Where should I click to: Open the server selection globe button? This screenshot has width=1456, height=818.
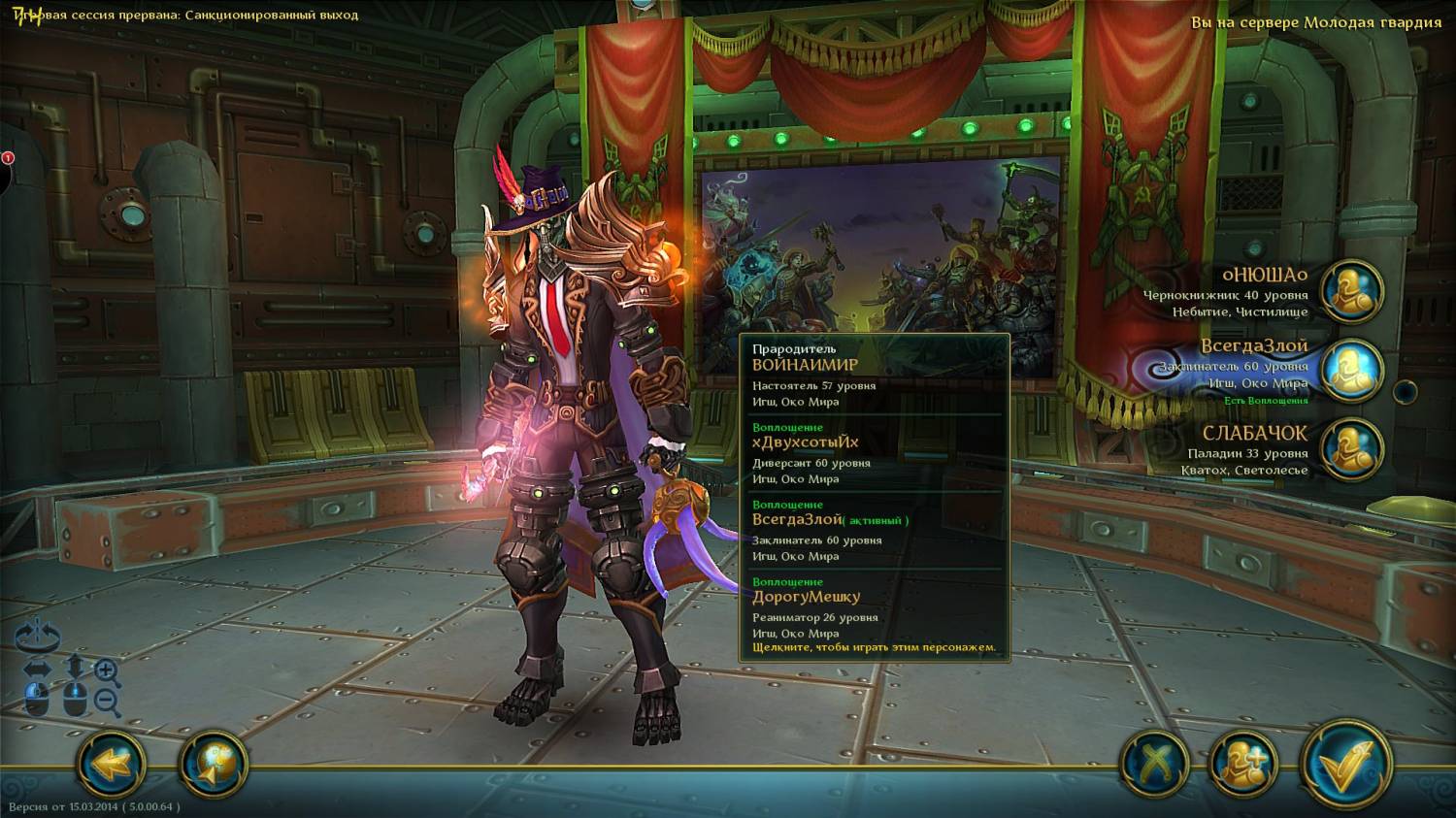(214, 766)
